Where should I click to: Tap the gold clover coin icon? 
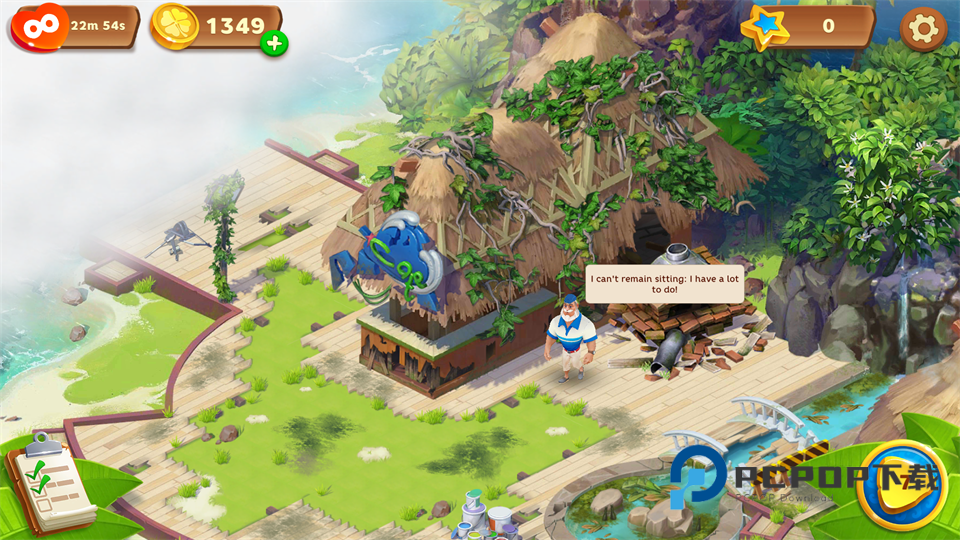[175, 26]
